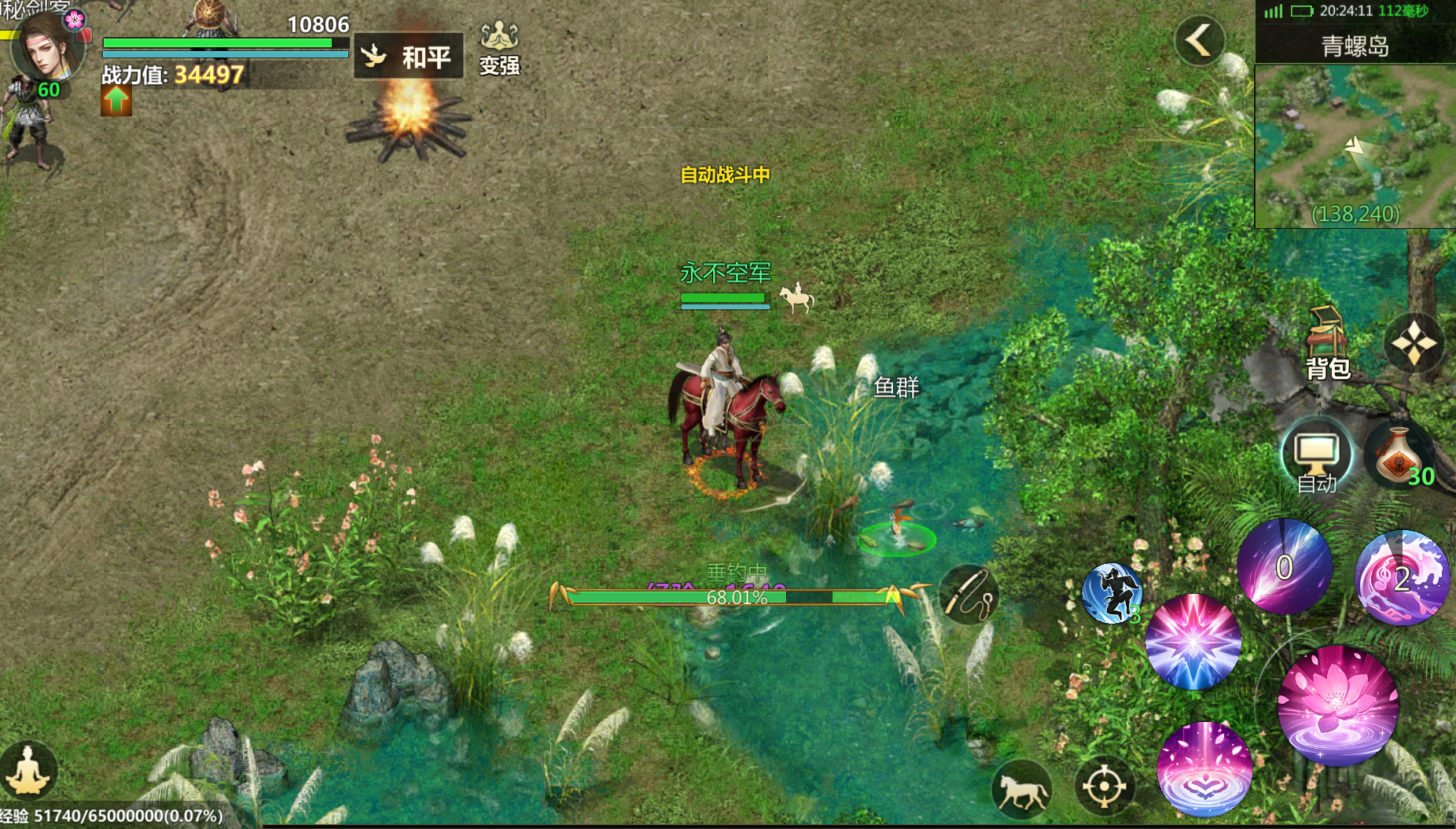Toggle the 自动 auto-battle button

(x=1317, y=457)
